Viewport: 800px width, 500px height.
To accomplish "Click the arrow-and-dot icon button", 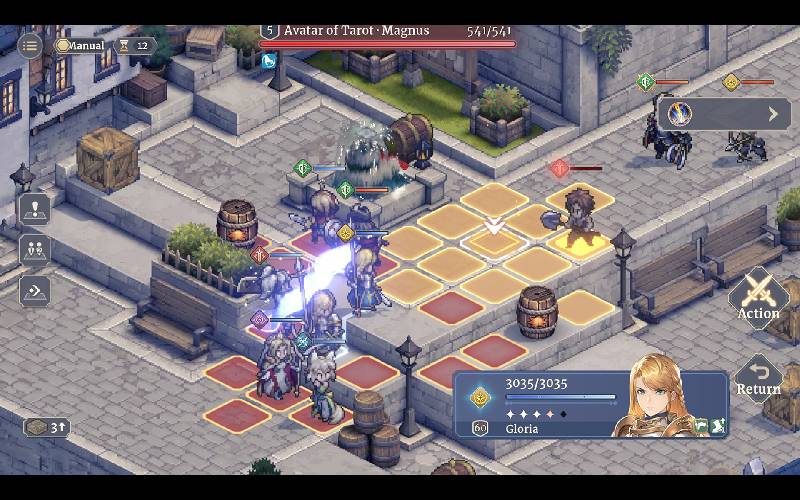I will (34, 291).
